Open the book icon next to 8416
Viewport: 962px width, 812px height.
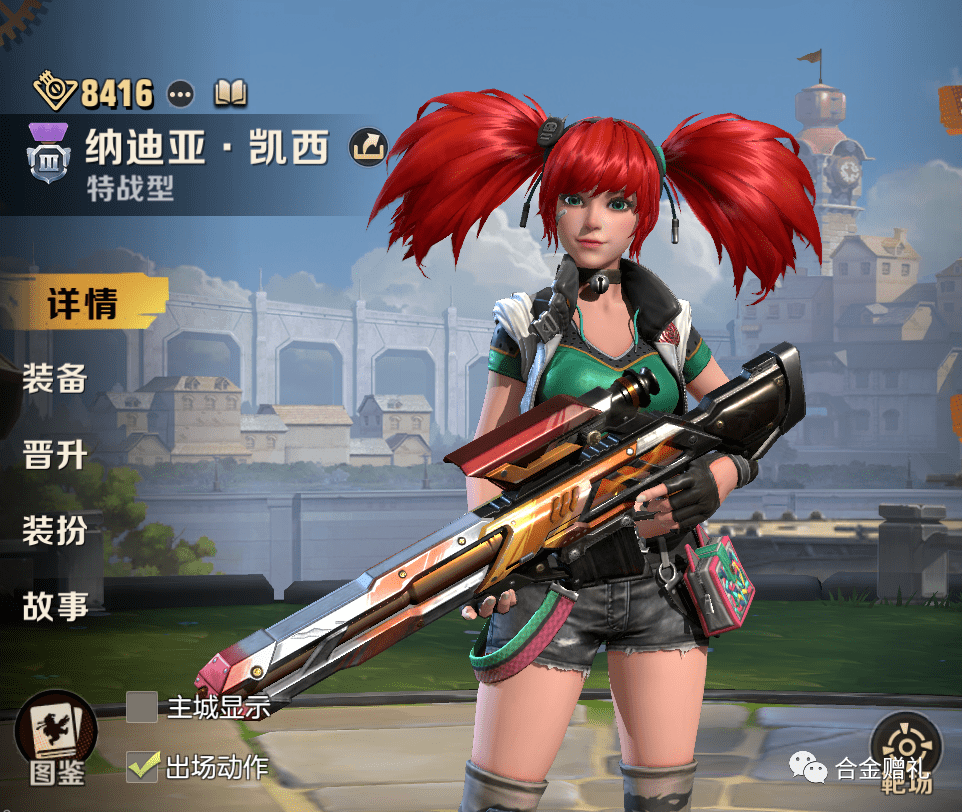(230, 94)
